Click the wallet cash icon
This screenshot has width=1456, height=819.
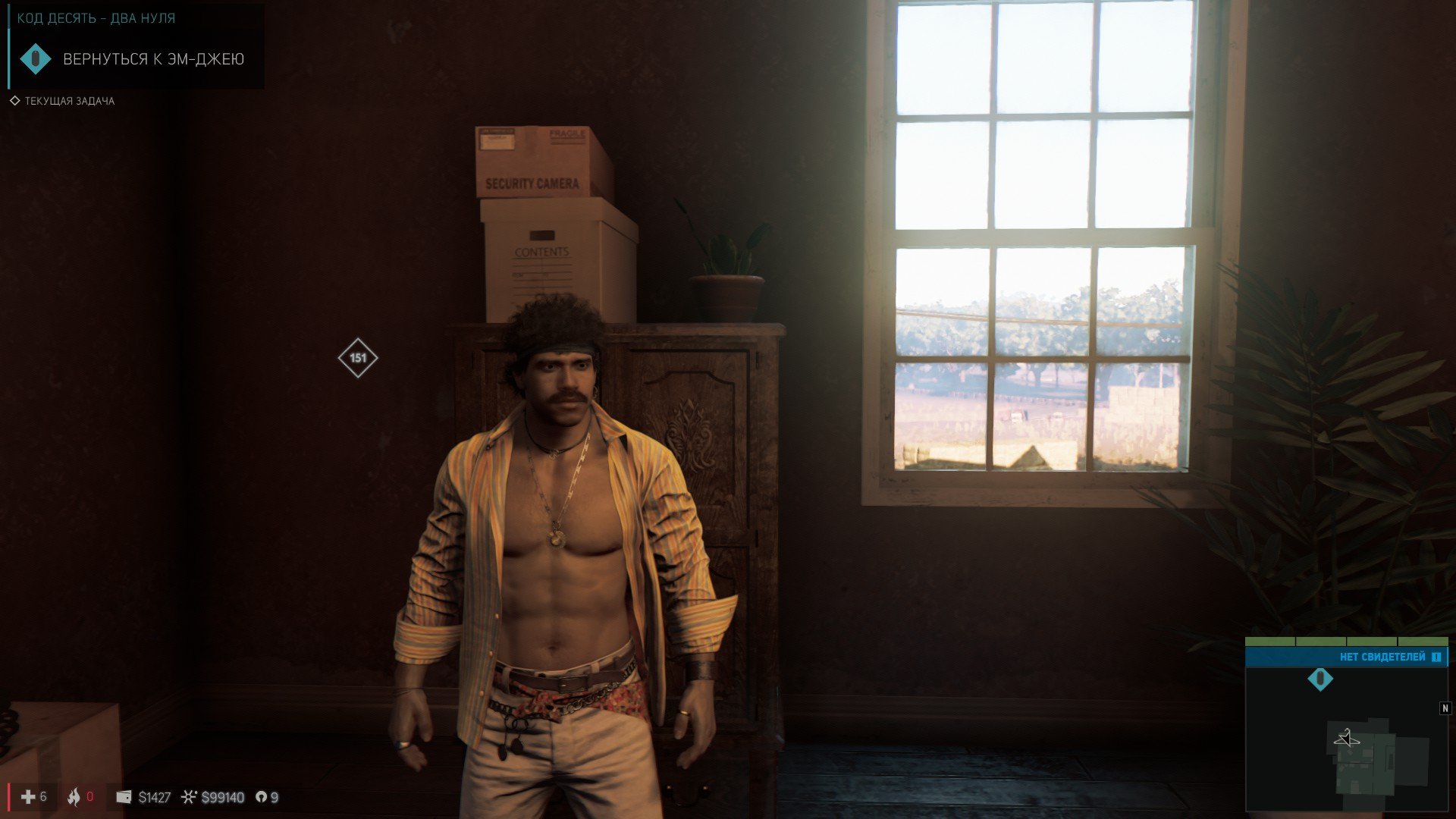tap(124, 797)
